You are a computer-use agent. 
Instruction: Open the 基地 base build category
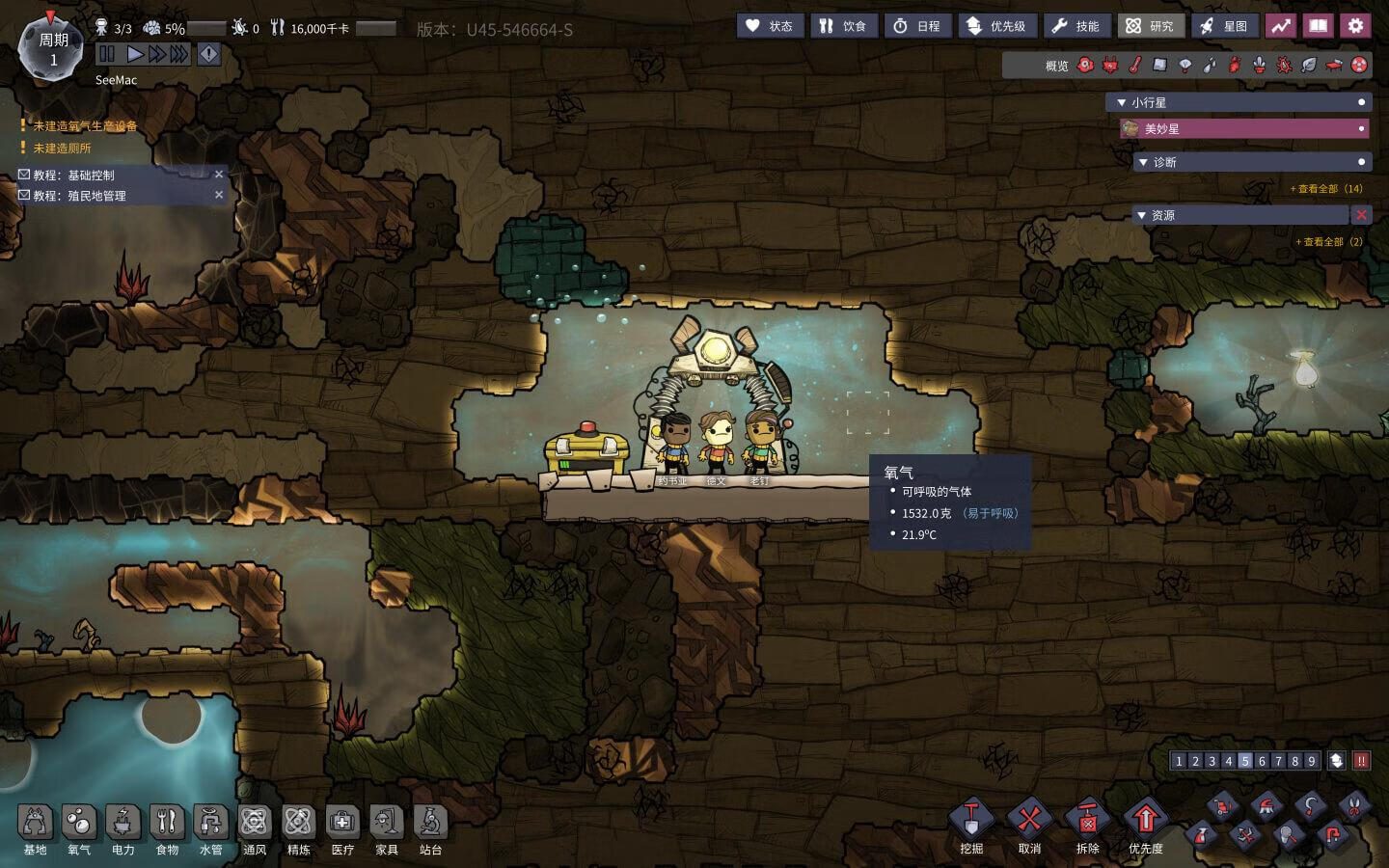pos(35,829)
